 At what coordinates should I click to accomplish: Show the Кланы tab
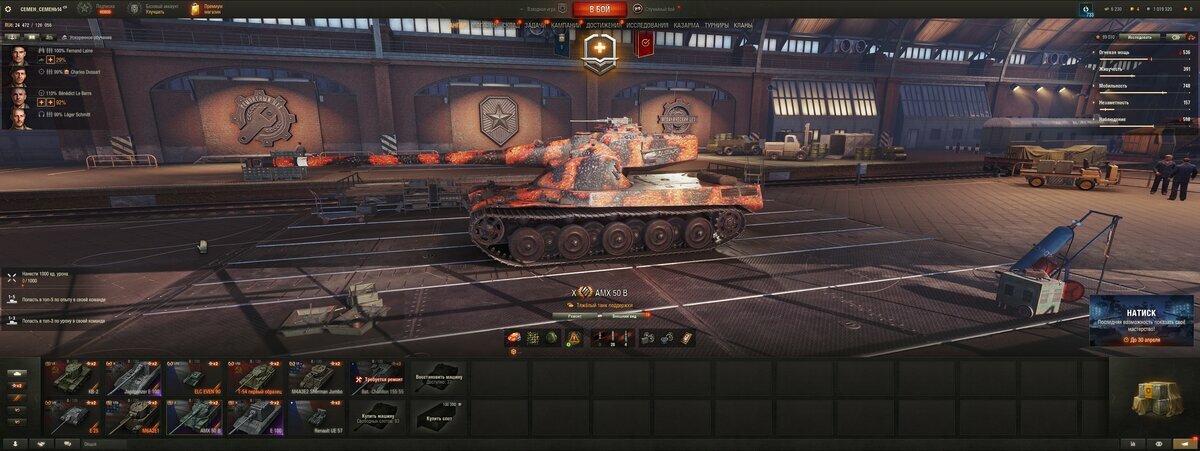tap(743, 25)
